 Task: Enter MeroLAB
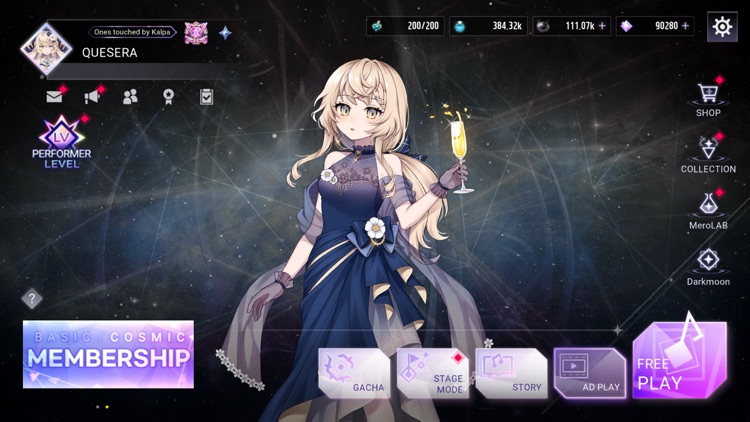pos(708,207)
